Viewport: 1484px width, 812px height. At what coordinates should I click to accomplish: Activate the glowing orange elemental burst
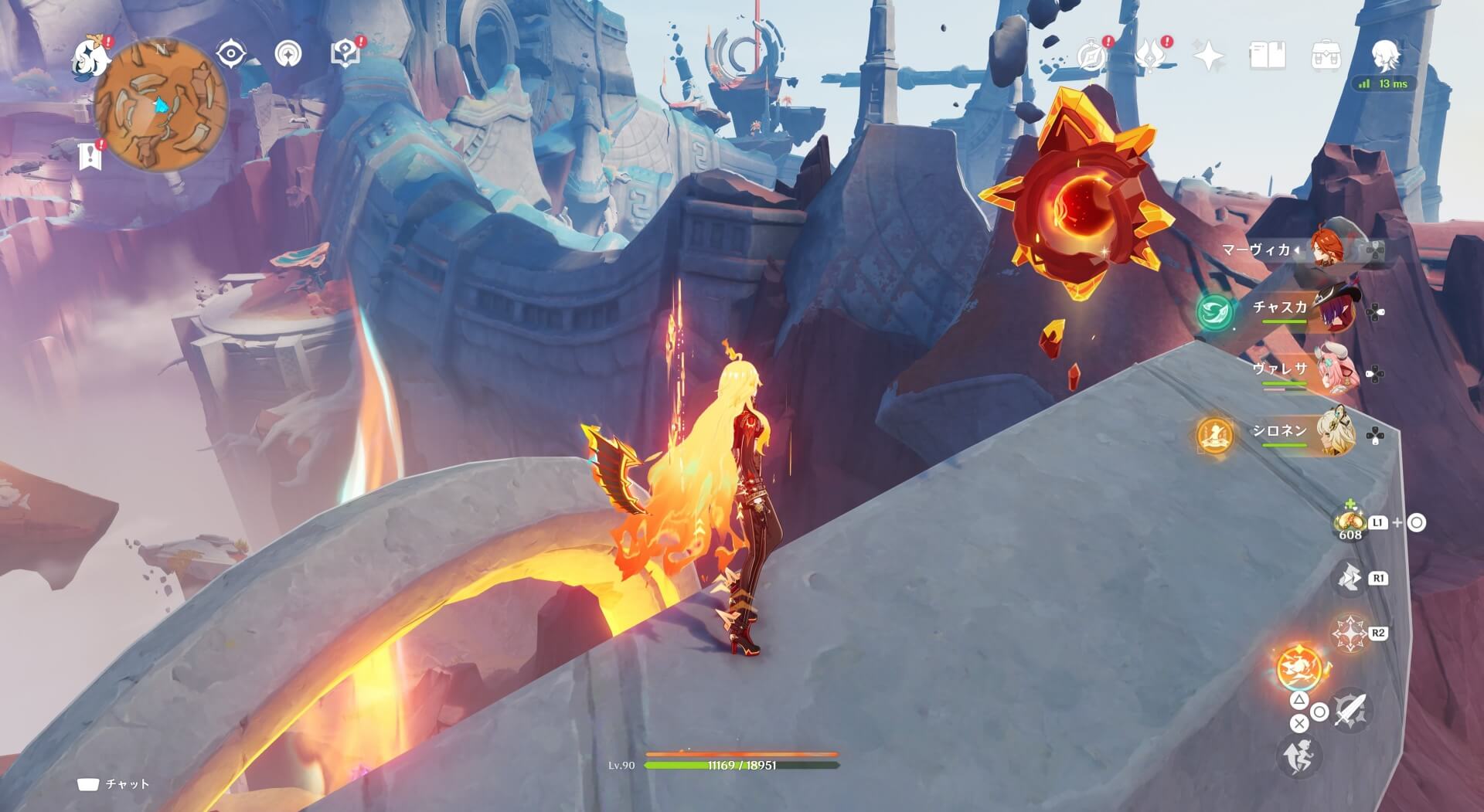click(1299, 668)
